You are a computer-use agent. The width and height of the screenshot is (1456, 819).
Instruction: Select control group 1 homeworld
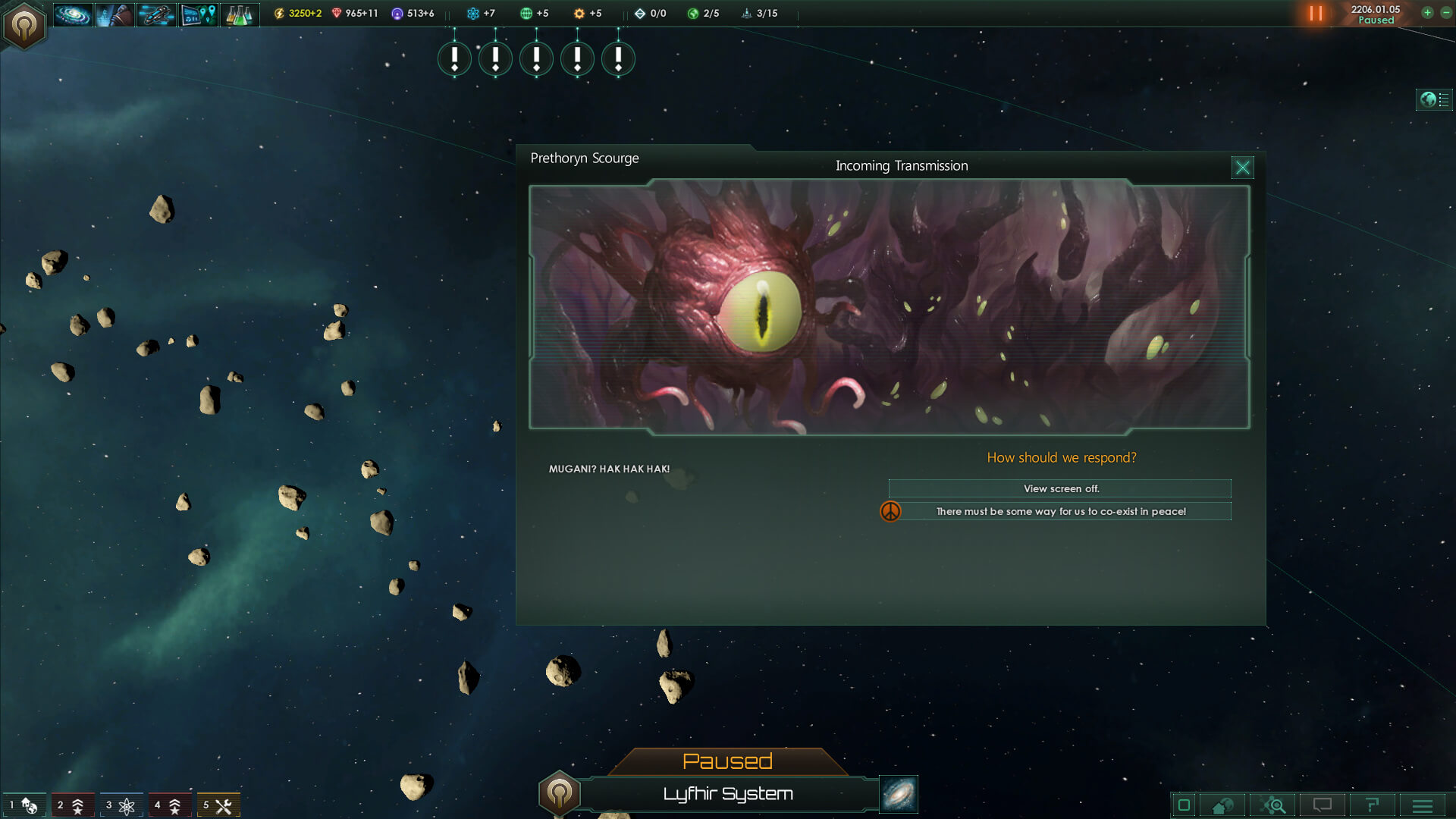coord(24,805)
